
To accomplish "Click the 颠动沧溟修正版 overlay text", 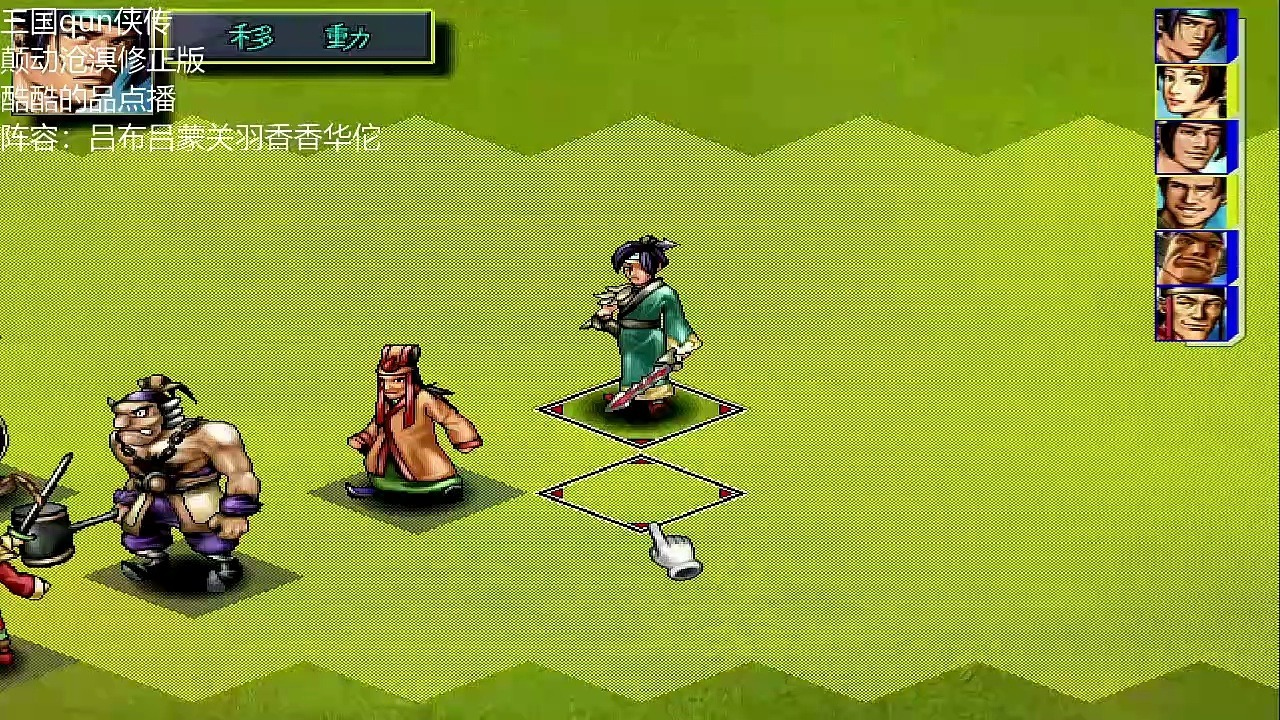I will click(100, 60).
